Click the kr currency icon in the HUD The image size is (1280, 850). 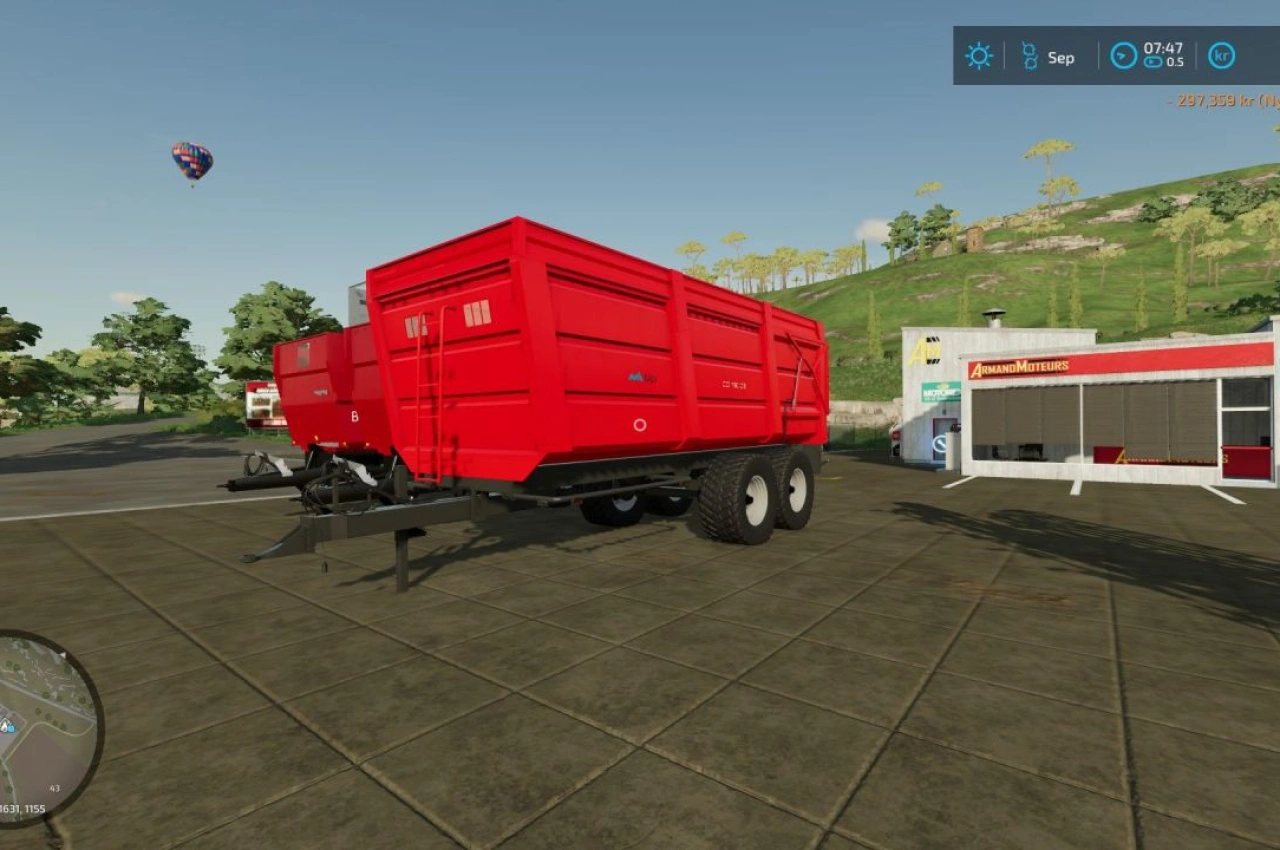tap(1221, 56)
